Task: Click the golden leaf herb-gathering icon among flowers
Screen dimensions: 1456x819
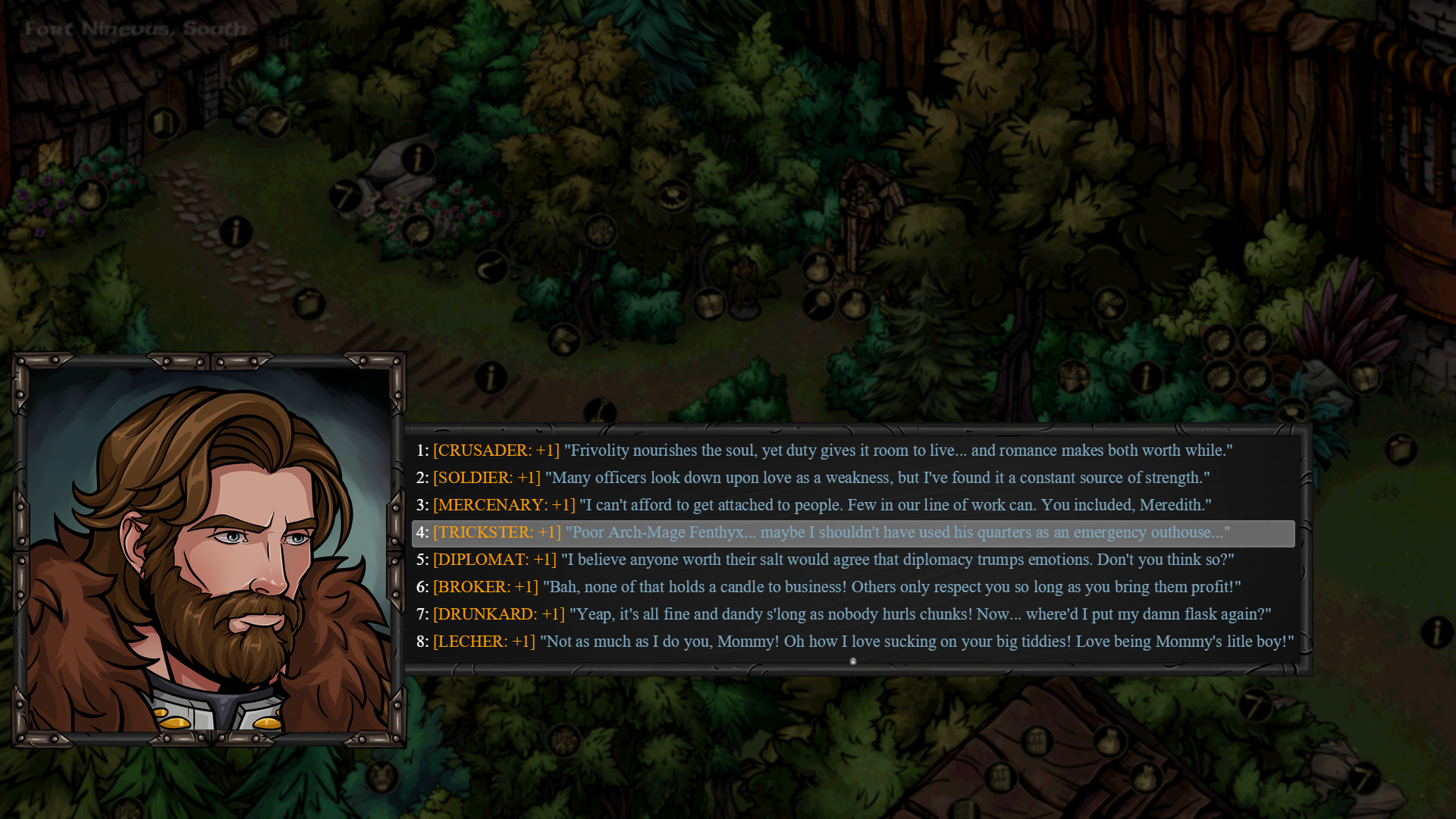Action: point(417,233)
